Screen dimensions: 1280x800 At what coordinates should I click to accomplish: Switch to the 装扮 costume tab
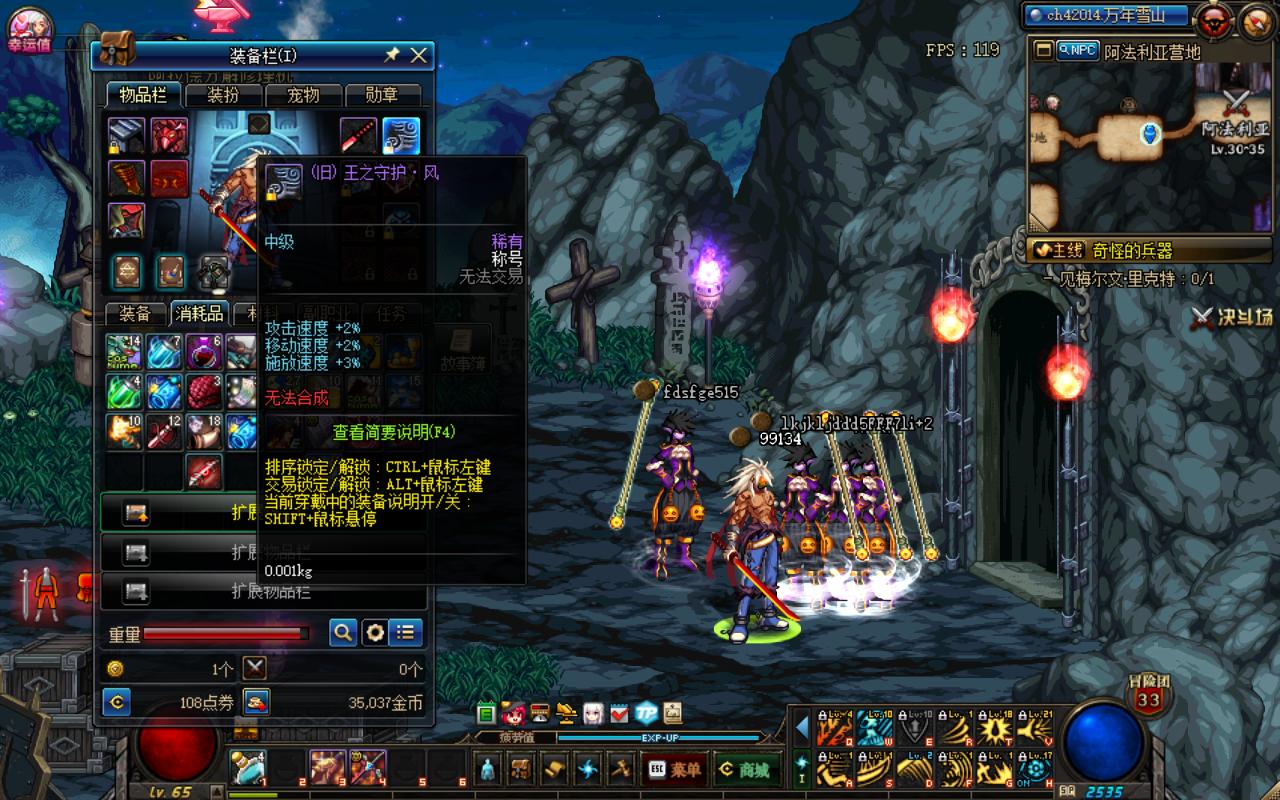pos(223,95)
